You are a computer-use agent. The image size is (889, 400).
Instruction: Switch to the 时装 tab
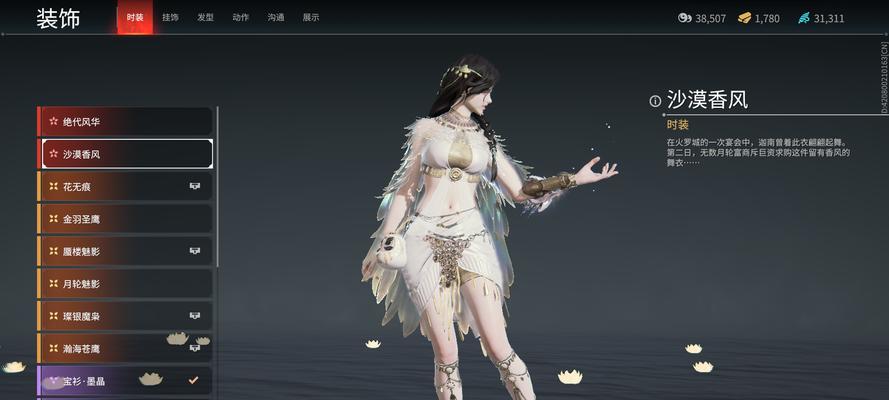click(135, 18)
